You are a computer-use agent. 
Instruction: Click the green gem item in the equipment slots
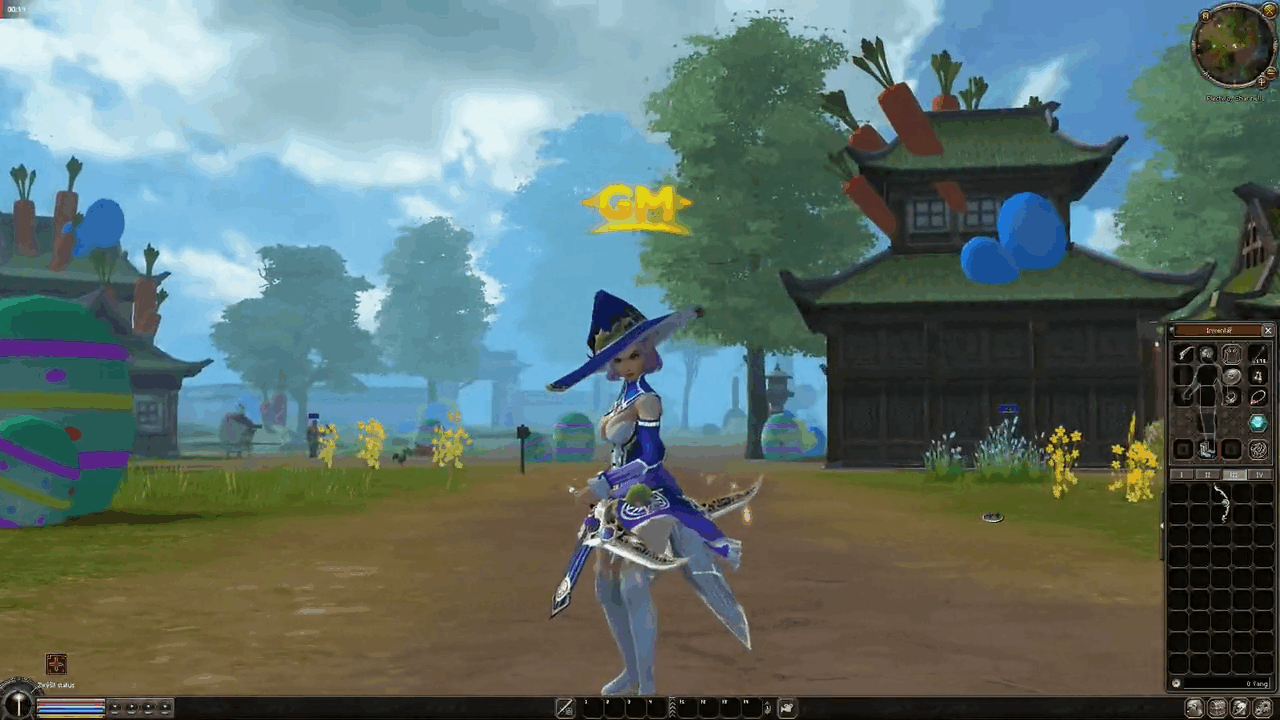[x=1257, y=422]
